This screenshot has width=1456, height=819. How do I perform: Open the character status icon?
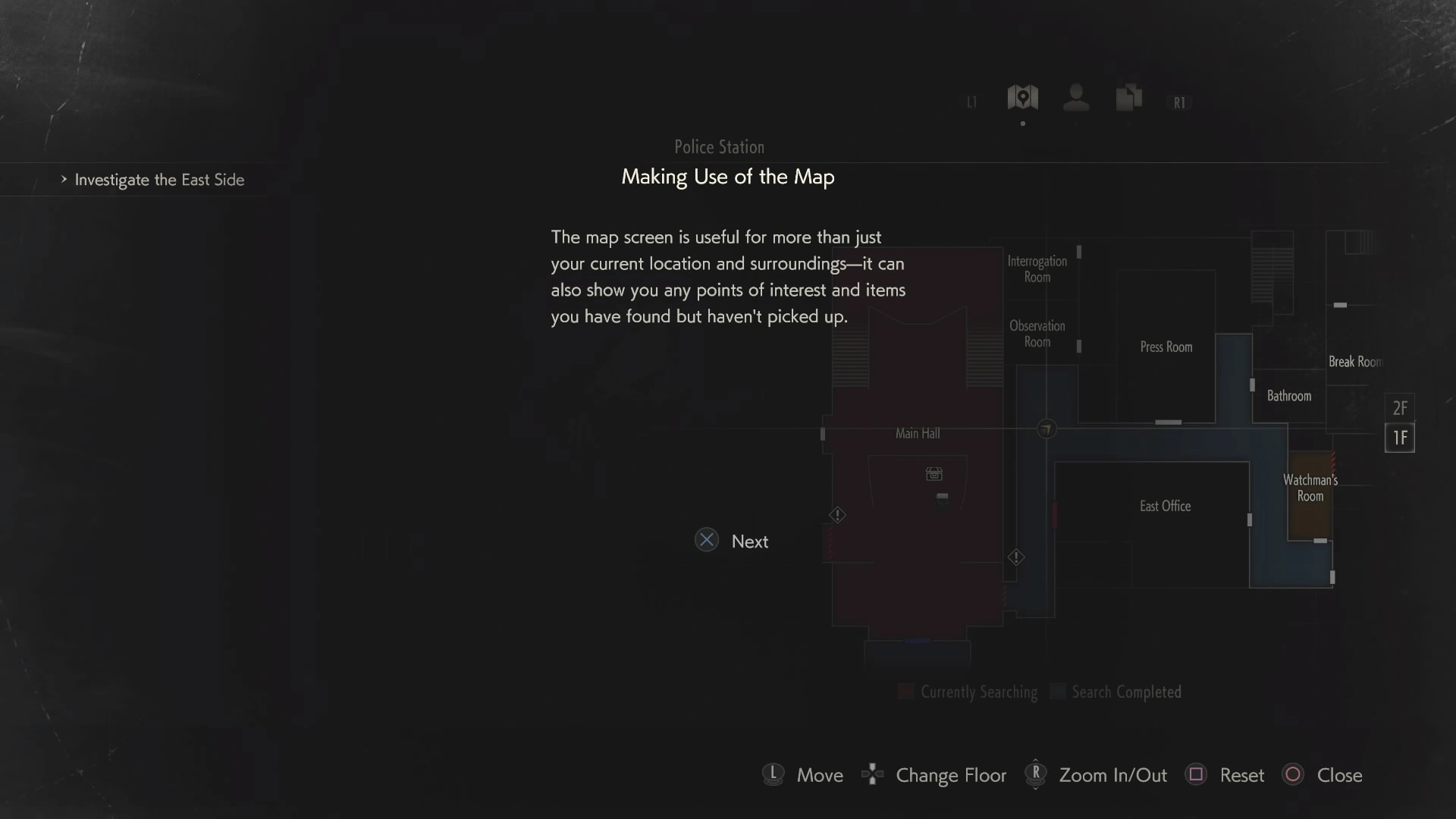coord(1075,99)
